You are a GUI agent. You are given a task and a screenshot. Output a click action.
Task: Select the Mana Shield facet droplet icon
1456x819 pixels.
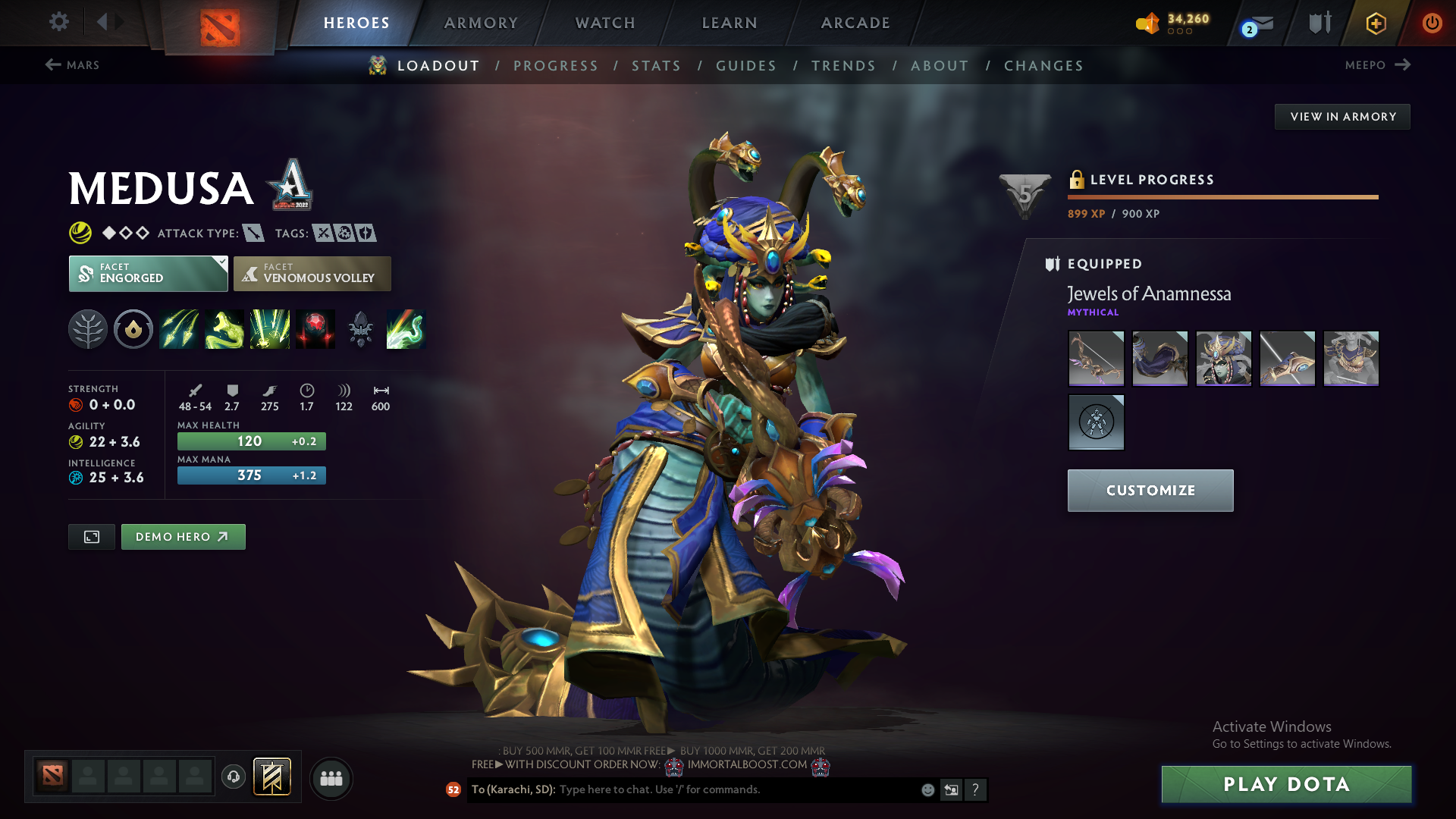click(133, 329)
